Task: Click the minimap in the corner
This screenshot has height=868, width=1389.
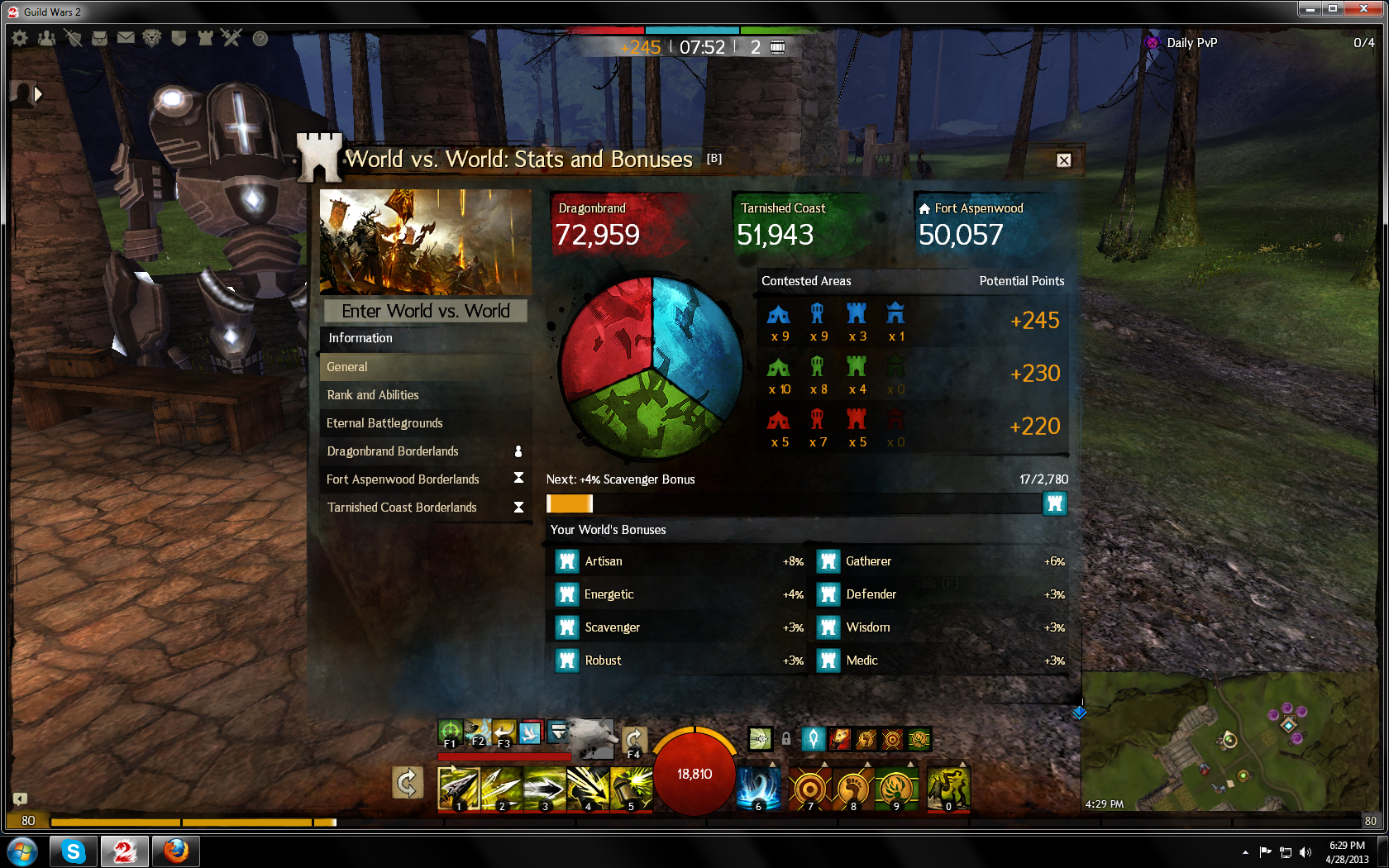Action: (x=1232, y=744)
